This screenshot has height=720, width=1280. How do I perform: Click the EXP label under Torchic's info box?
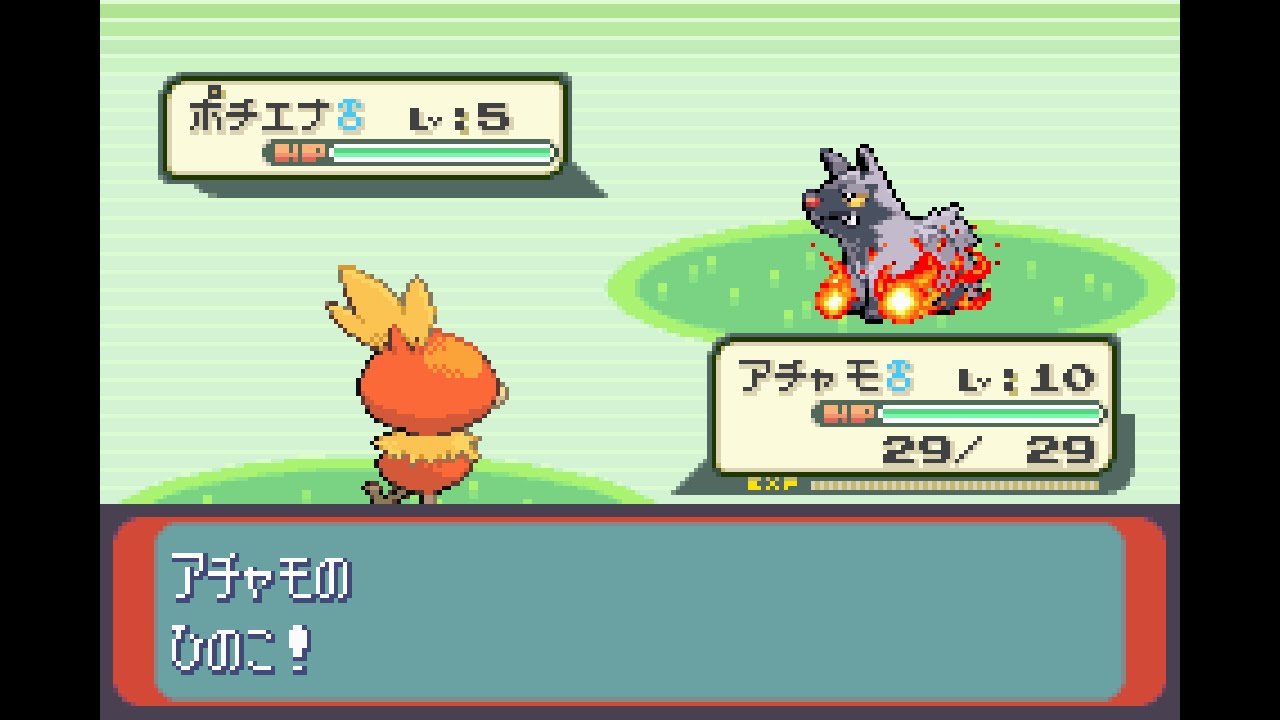coord(770,483)
